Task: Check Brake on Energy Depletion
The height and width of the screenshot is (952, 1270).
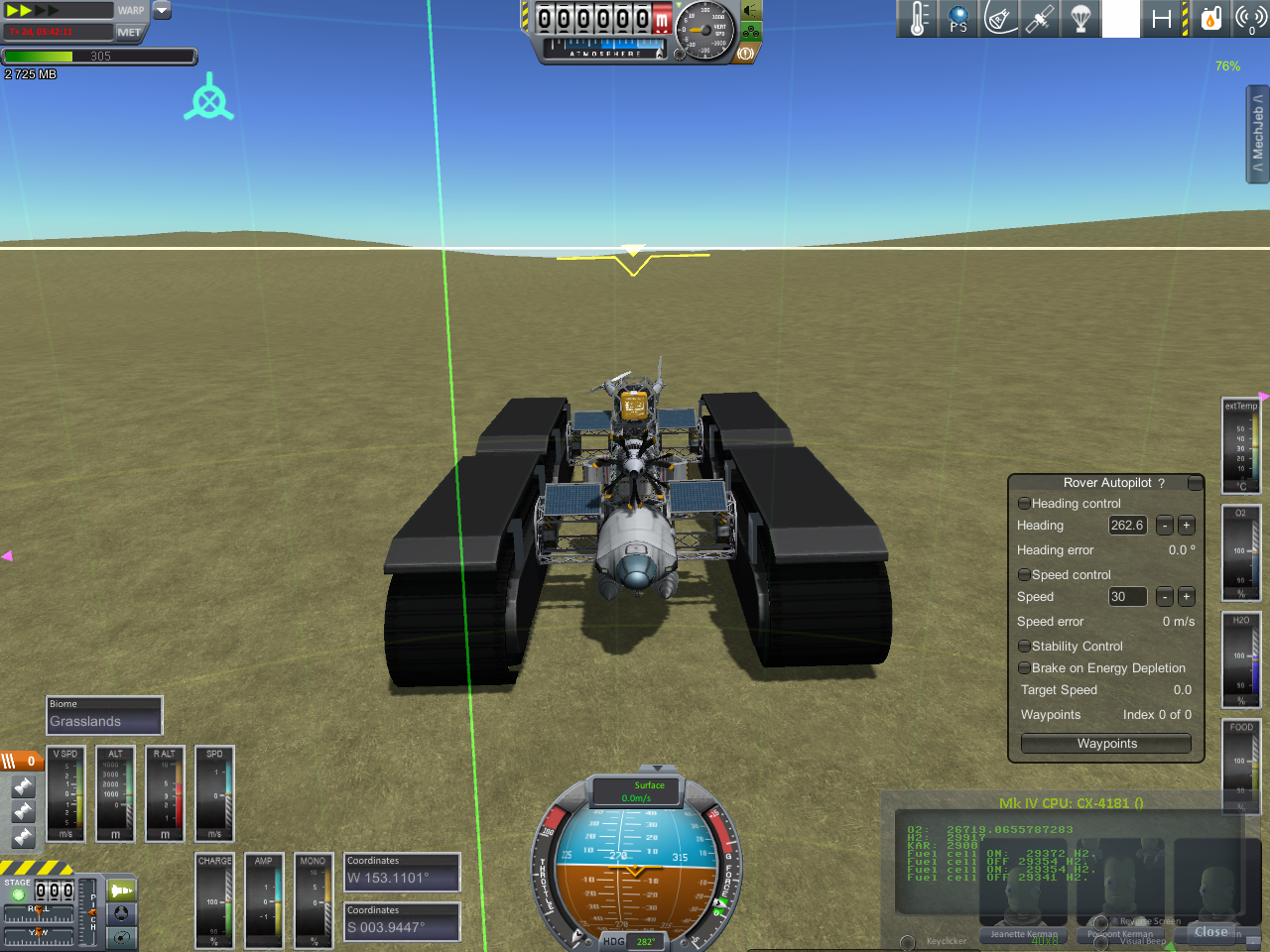Action: [1024, 668]
